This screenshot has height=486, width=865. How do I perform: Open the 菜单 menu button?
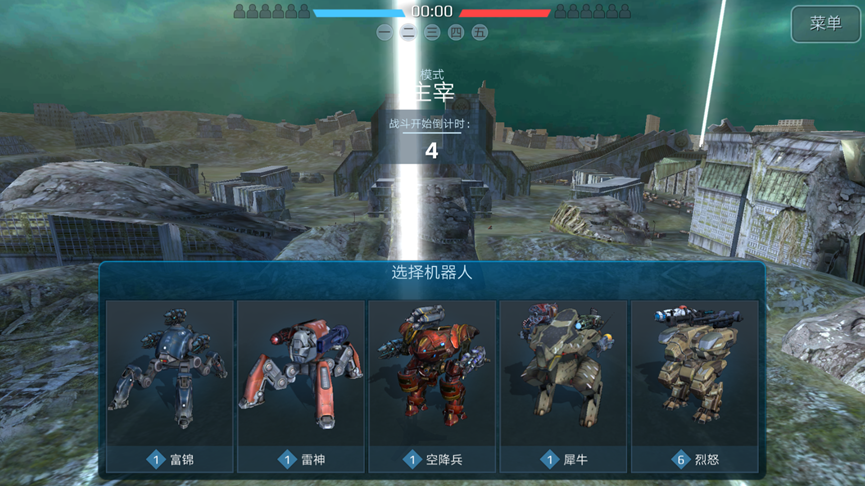[x=825, y=24]
